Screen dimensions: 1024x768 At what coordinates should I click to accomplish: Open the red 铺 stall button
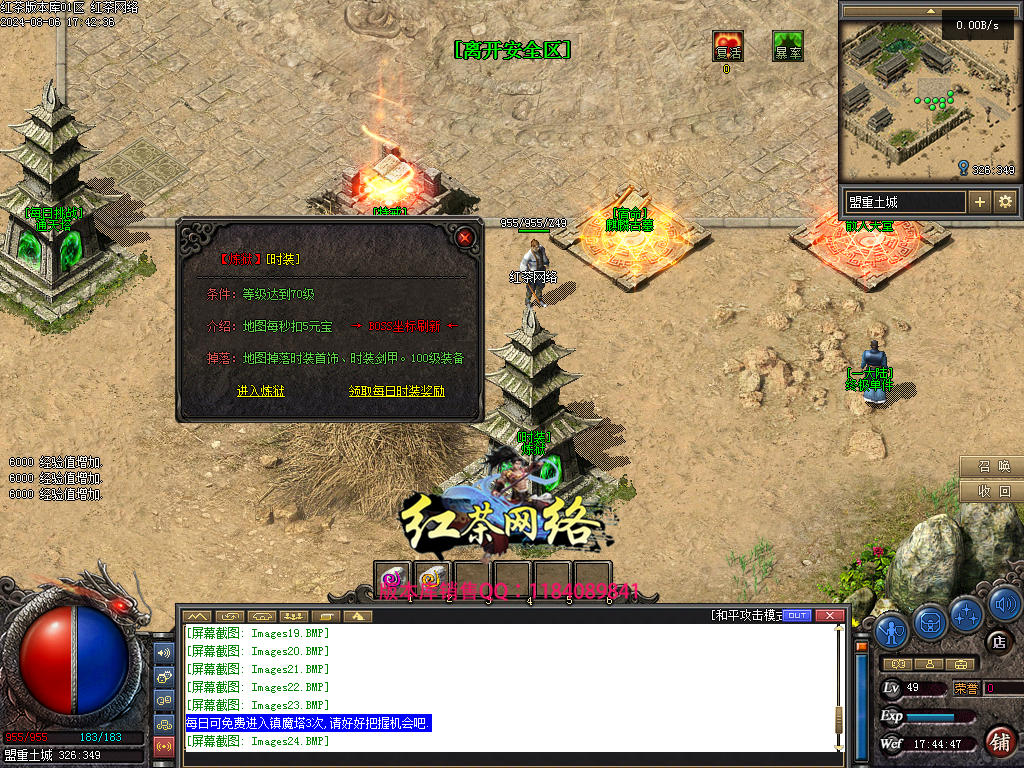click(x=999, y=741)
